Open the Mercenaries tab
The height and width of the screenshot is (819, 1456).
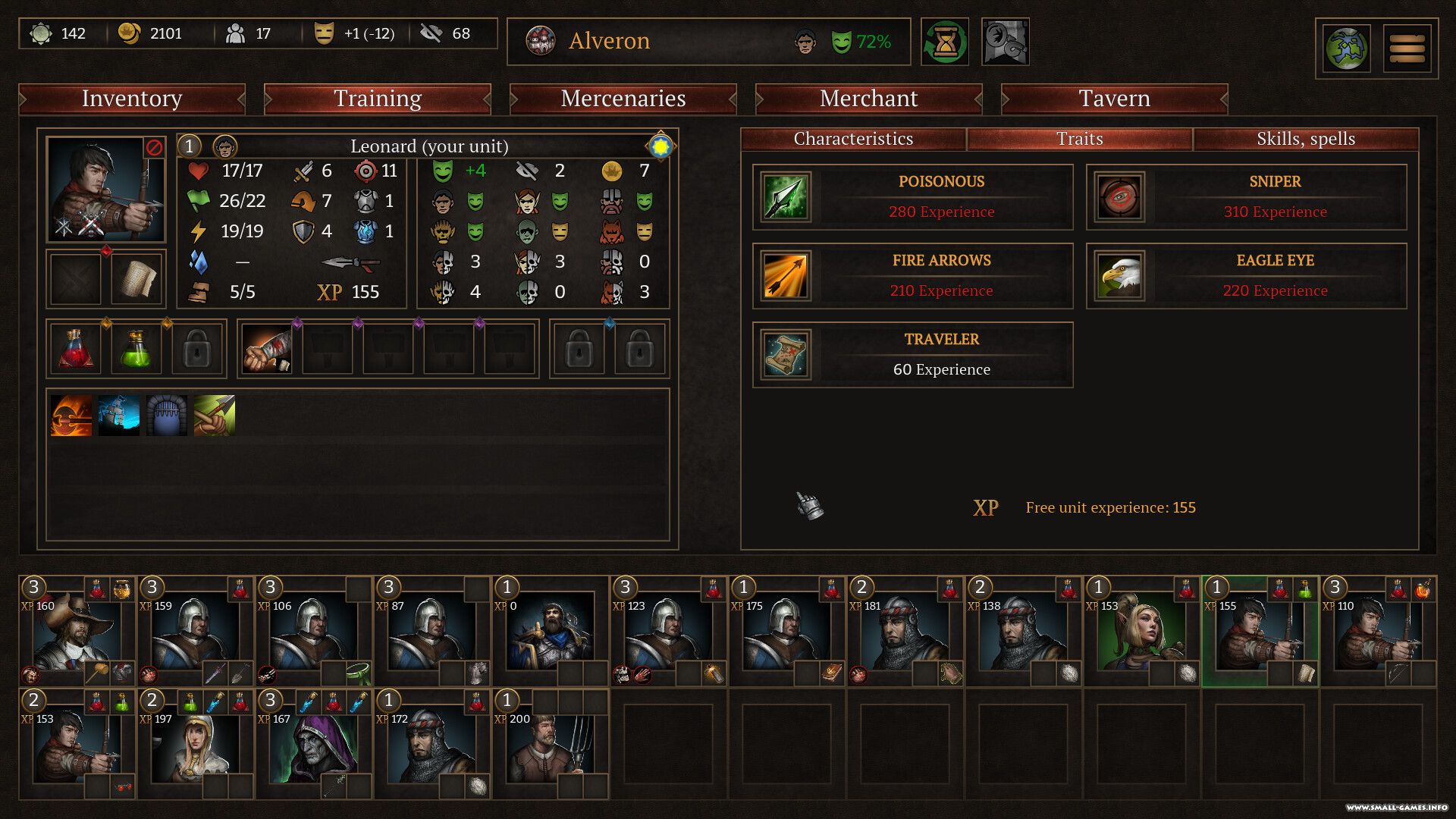tap(623, 99)
